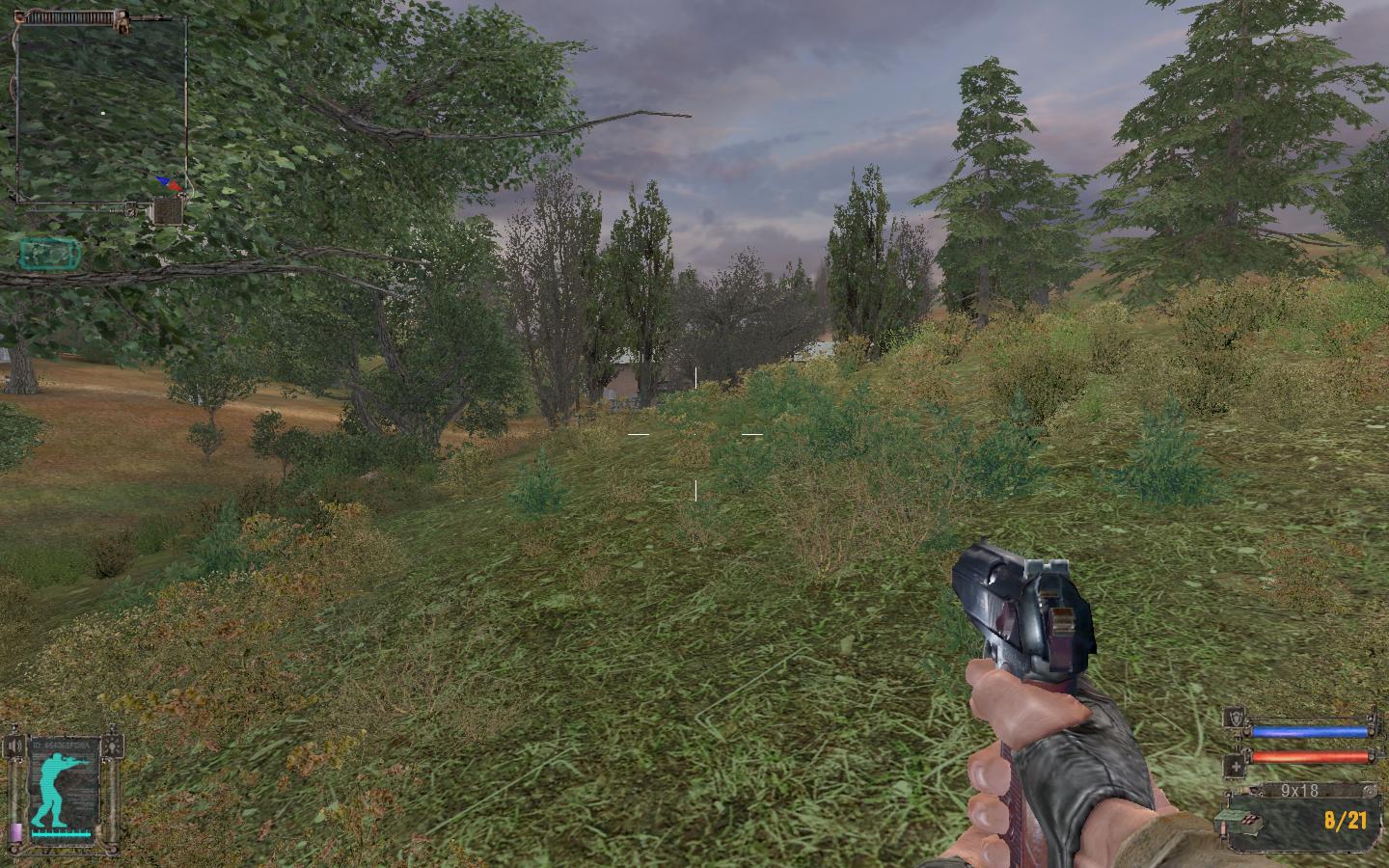Click the medical cross health icon
The width and height of the screenshot is (1389, 868).
click(x=1235, y=766)
